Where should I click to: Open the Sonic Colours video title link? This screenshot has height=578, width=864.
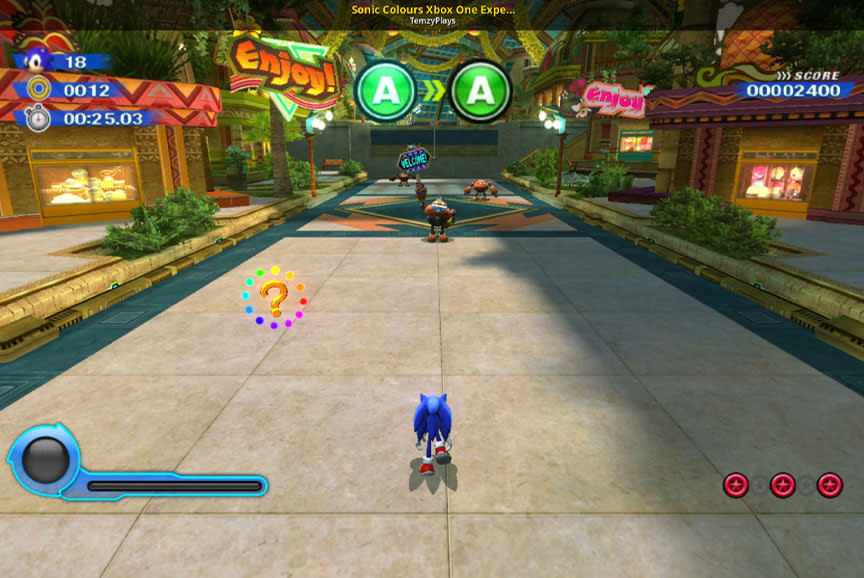click(x=432, y=9)
